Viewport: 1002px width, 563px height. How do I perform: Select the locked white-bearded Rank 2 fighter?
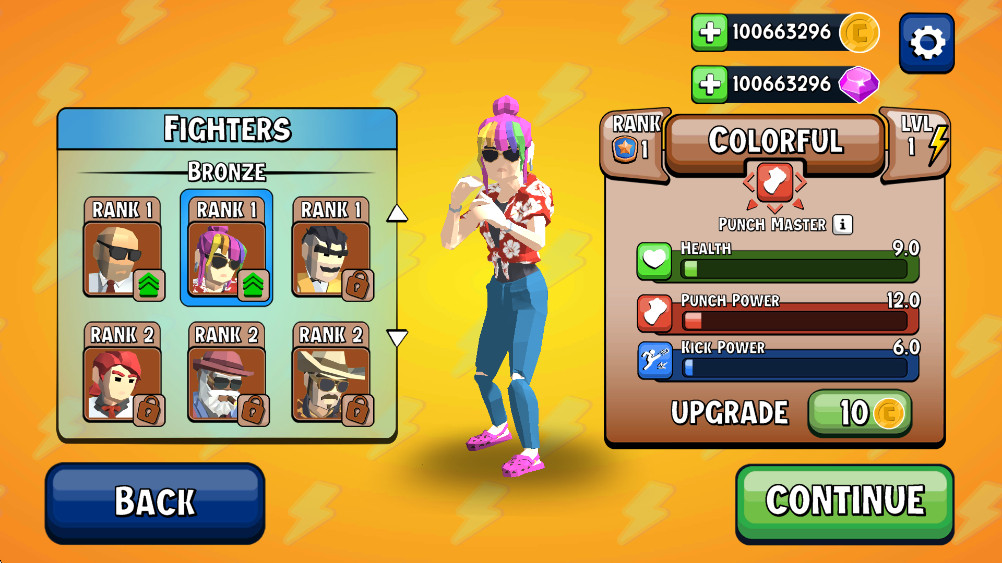point(227,373)
